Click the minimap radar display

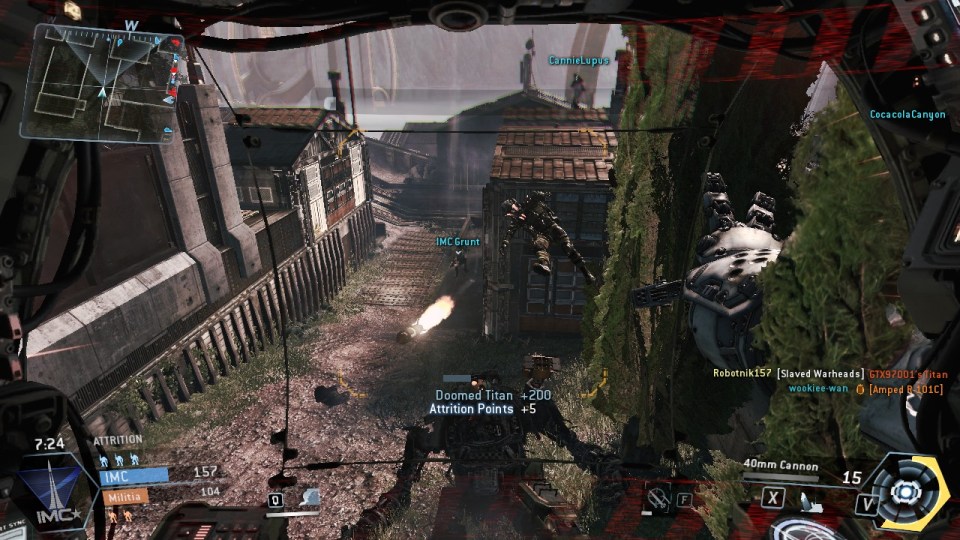click(104, 82)
